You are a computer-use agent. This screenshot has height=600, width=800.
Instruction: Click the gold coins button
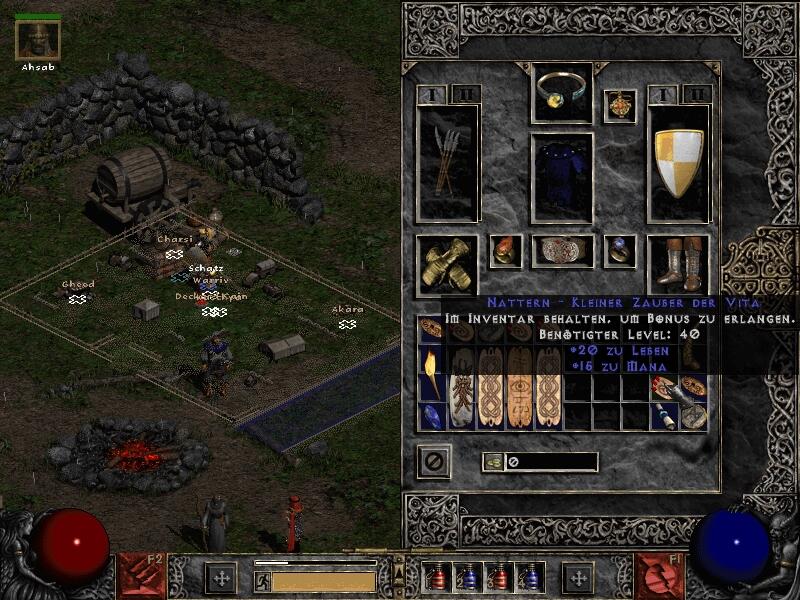pos(493,462)
